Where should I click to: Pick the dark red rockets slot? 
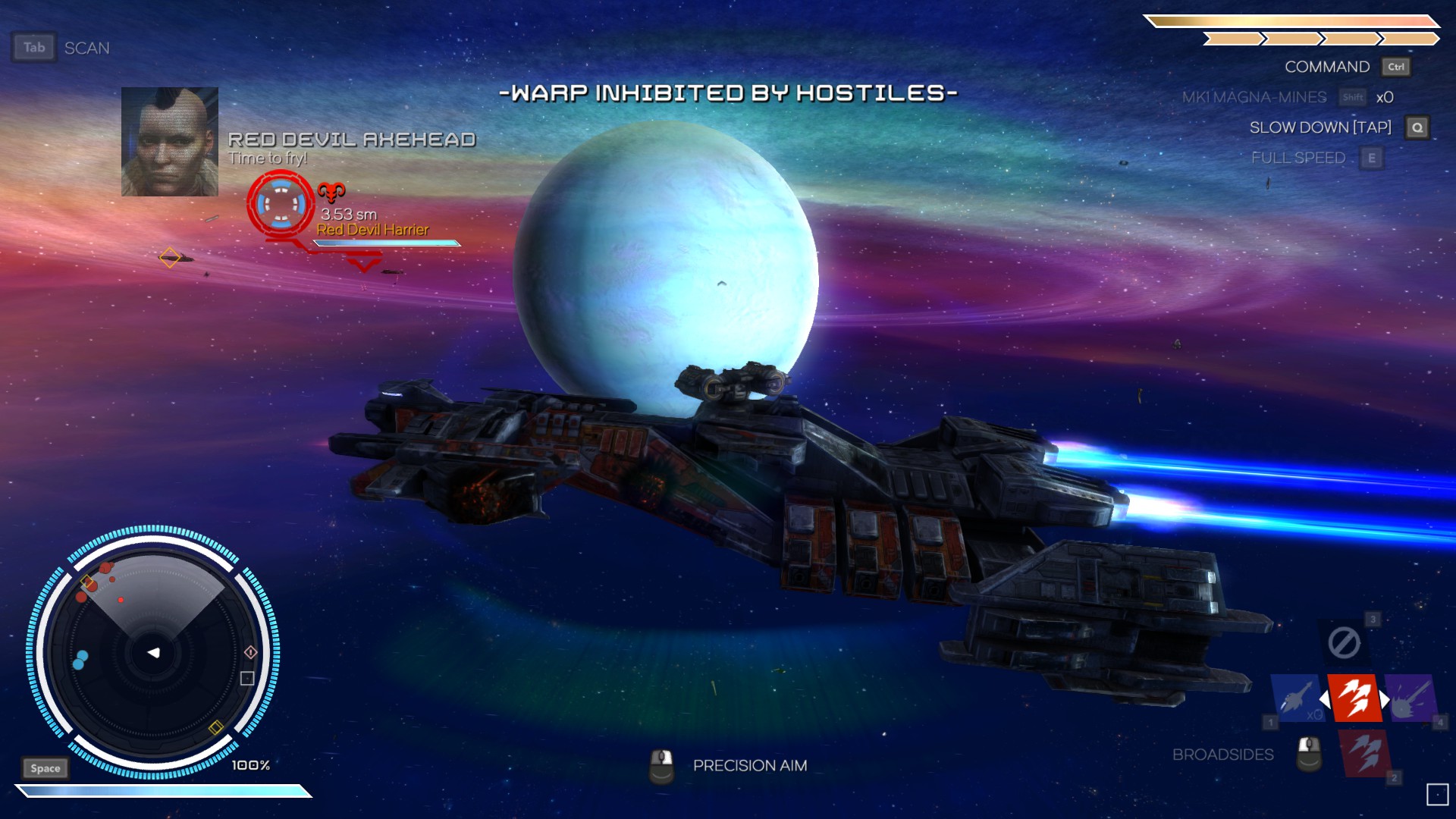click(1365, 753)
